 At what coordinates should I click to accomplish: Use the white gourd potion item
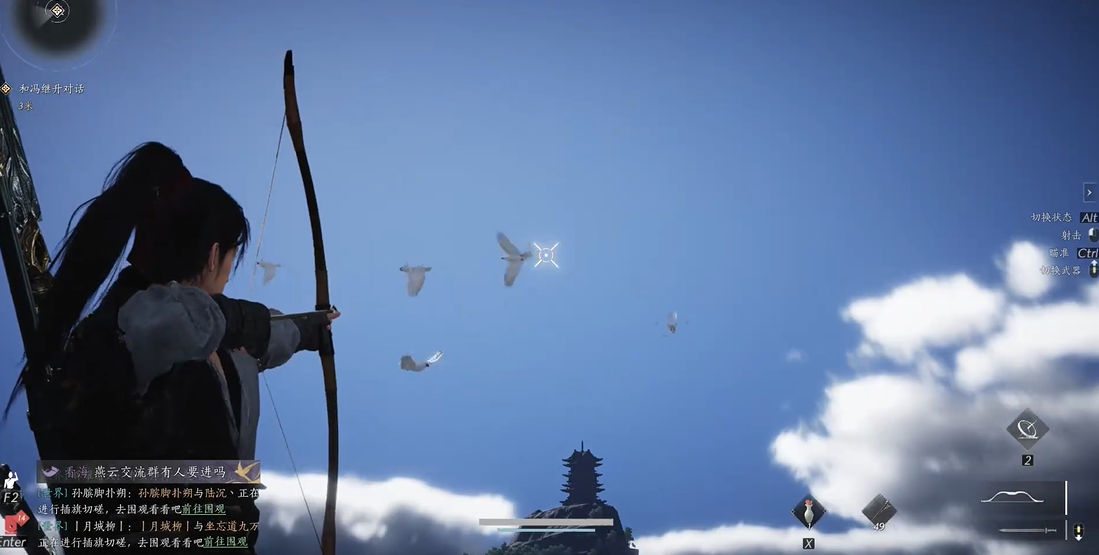coord(808,513)
